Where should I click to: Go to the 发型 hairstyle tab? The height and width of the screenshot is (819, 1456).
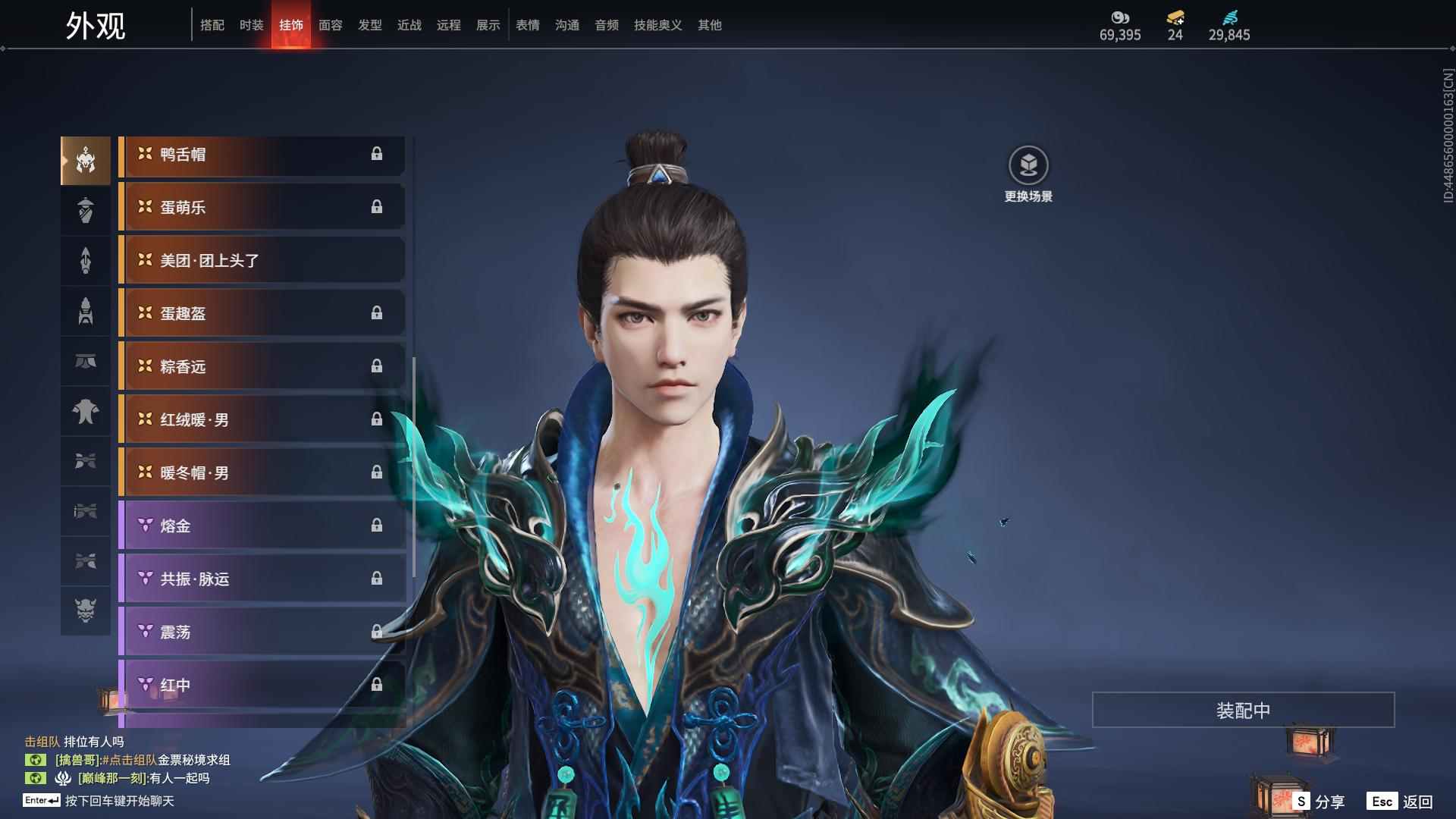coord(370,25)
